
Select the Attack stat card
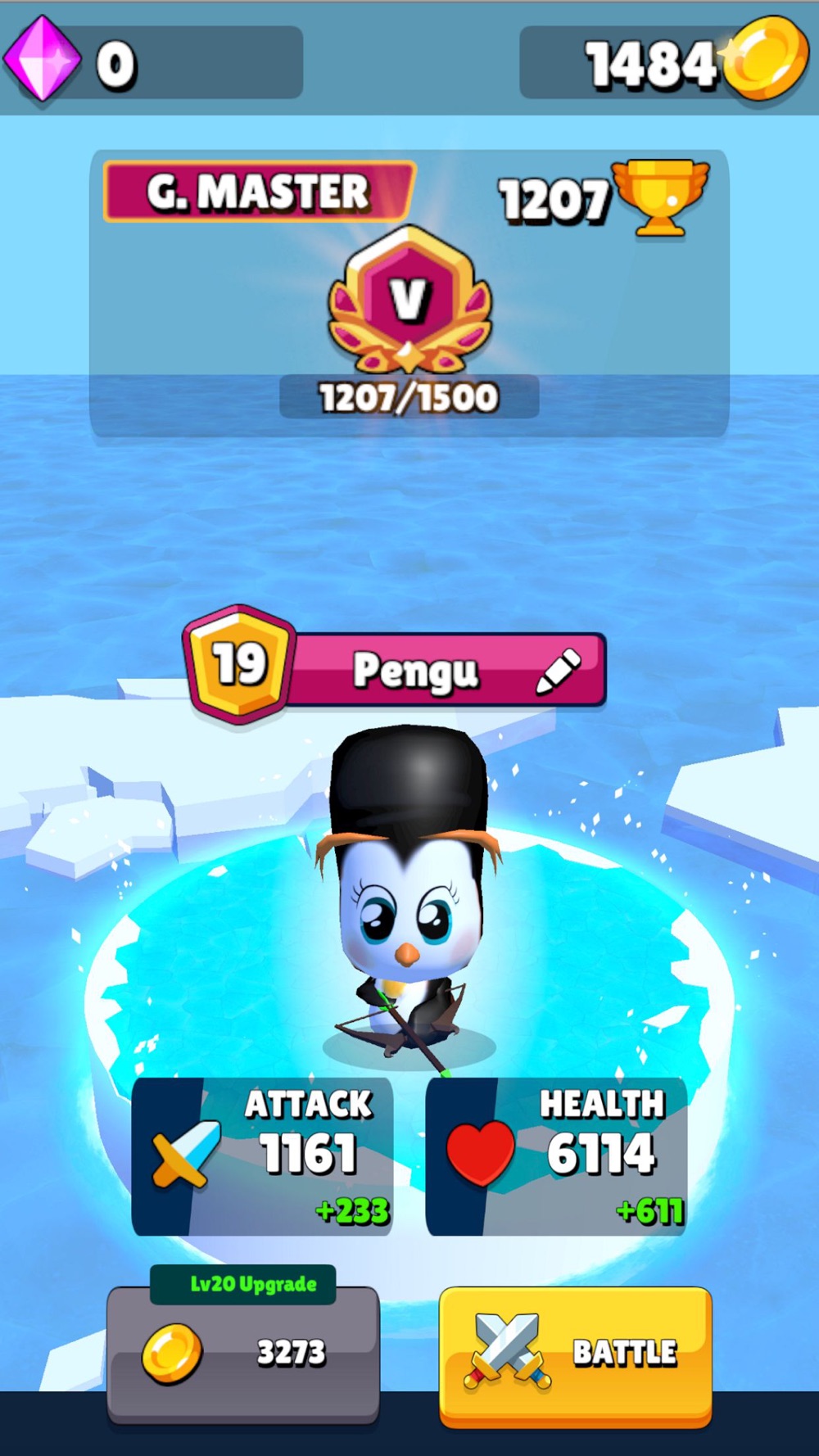[x=262, y=1155]
